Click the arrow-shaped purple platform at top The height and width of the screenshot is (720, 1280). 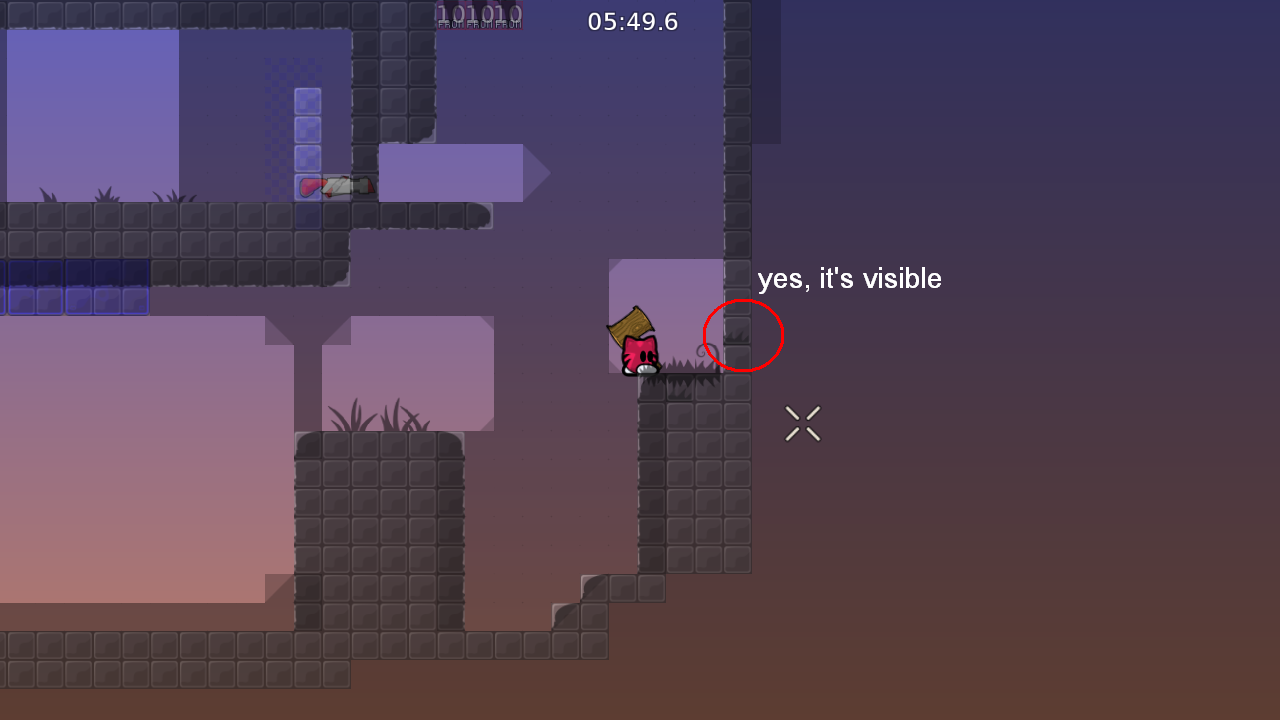460,172
